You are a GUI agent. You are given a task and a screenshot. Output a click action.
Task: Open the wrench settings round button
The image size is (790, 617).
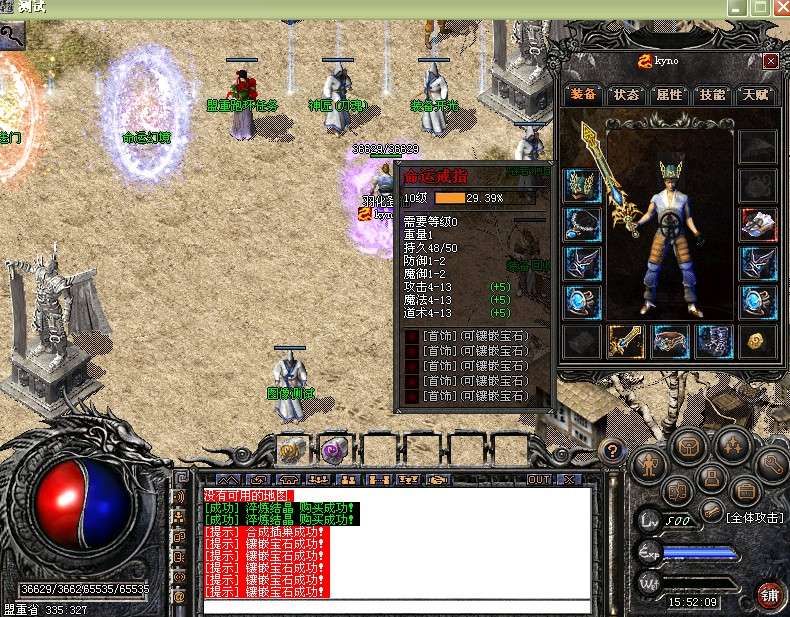pyautogui.click(x=772, y=463)
